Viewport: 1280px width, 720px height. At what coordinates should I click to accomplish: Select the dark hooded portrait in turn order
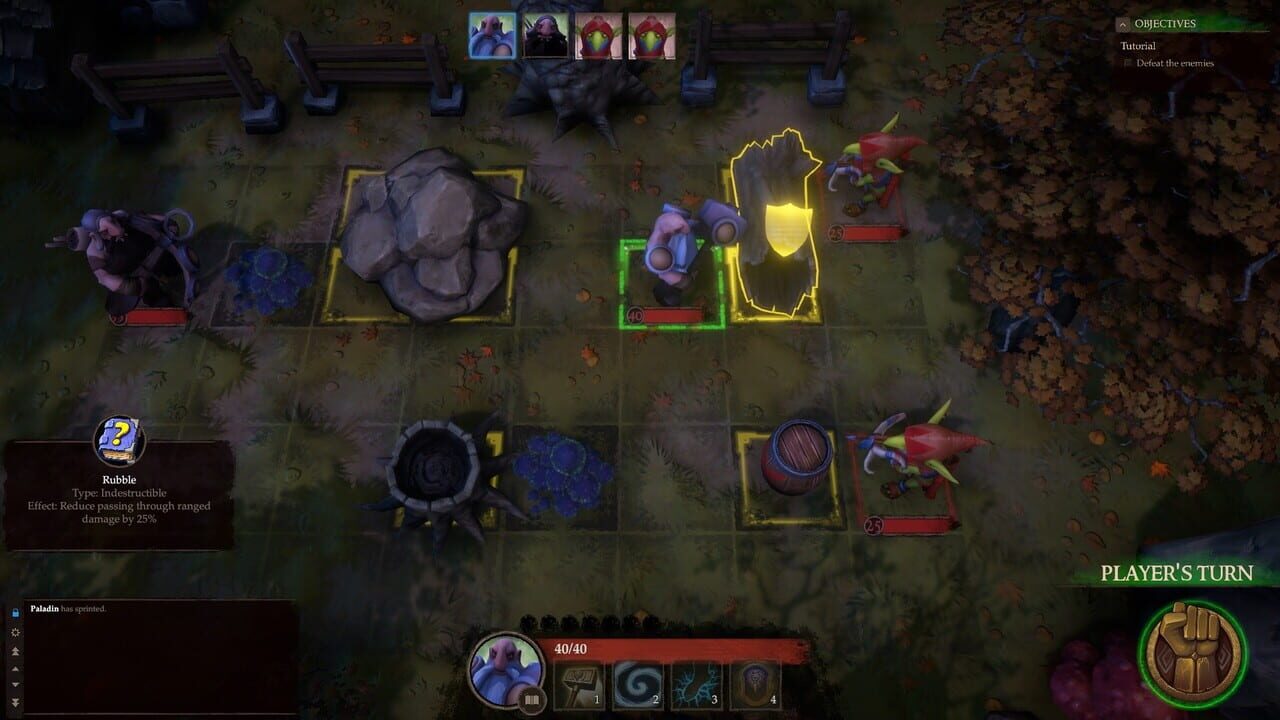click(545, 36)
